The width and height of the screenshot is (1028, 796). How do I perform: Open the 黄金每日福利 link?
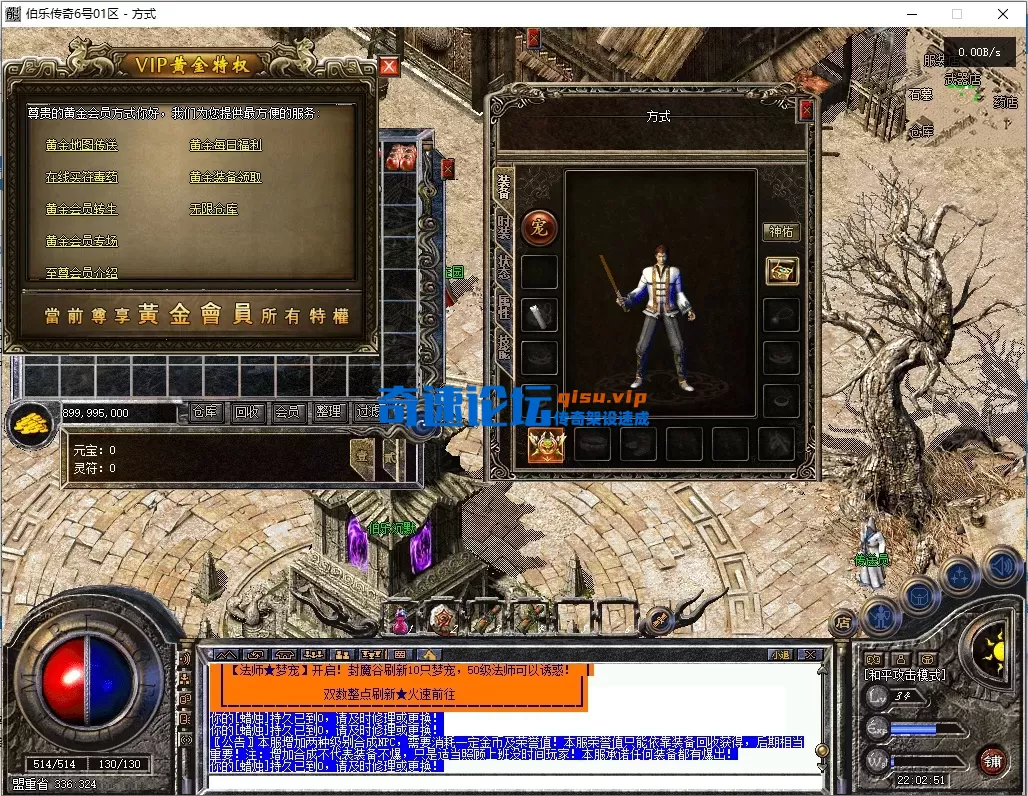tap(225, 145)
